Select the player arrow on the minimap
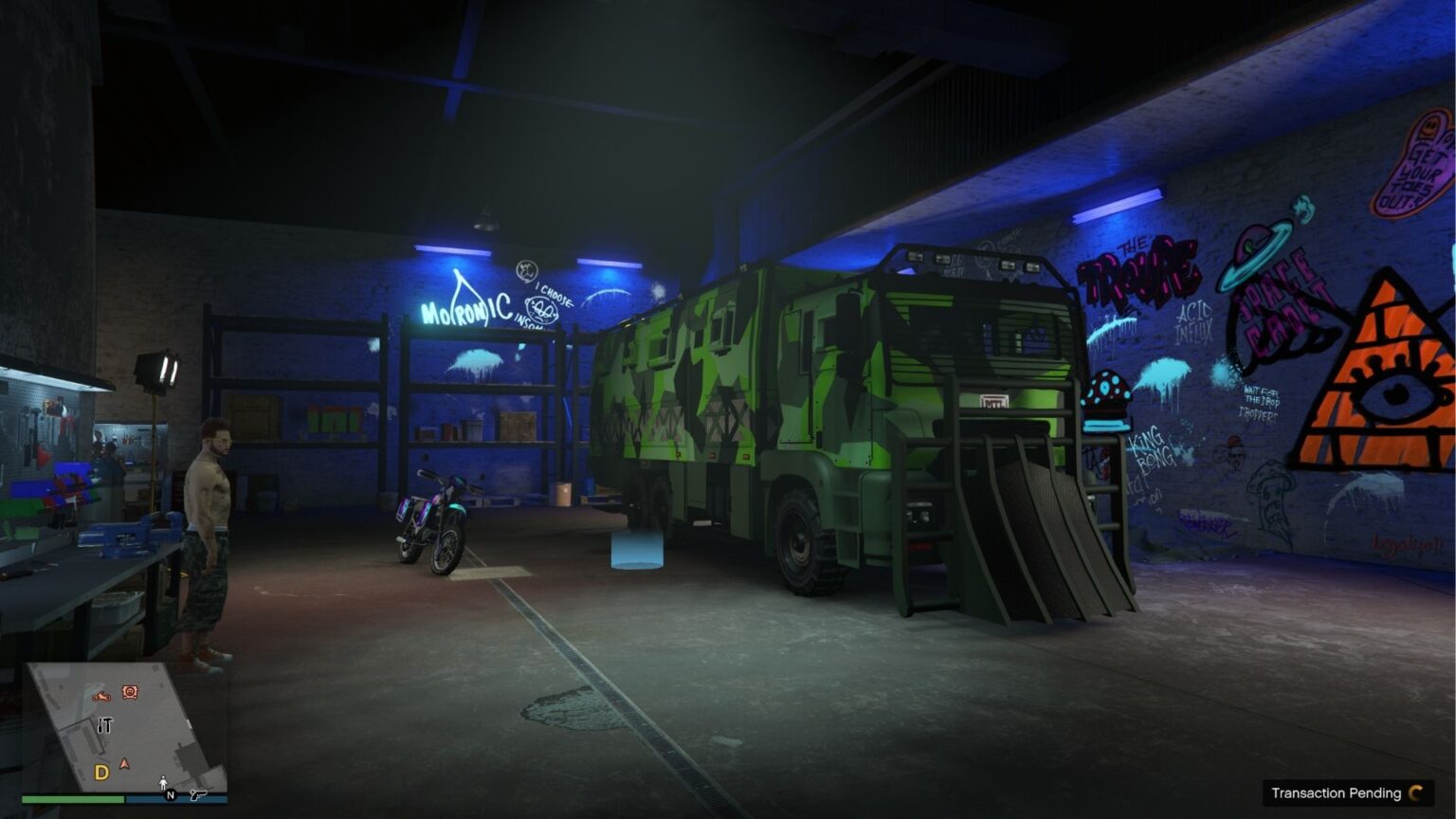Image resolution: width=1456 pixels, height=819 pixels. click(x=124, y=764)
